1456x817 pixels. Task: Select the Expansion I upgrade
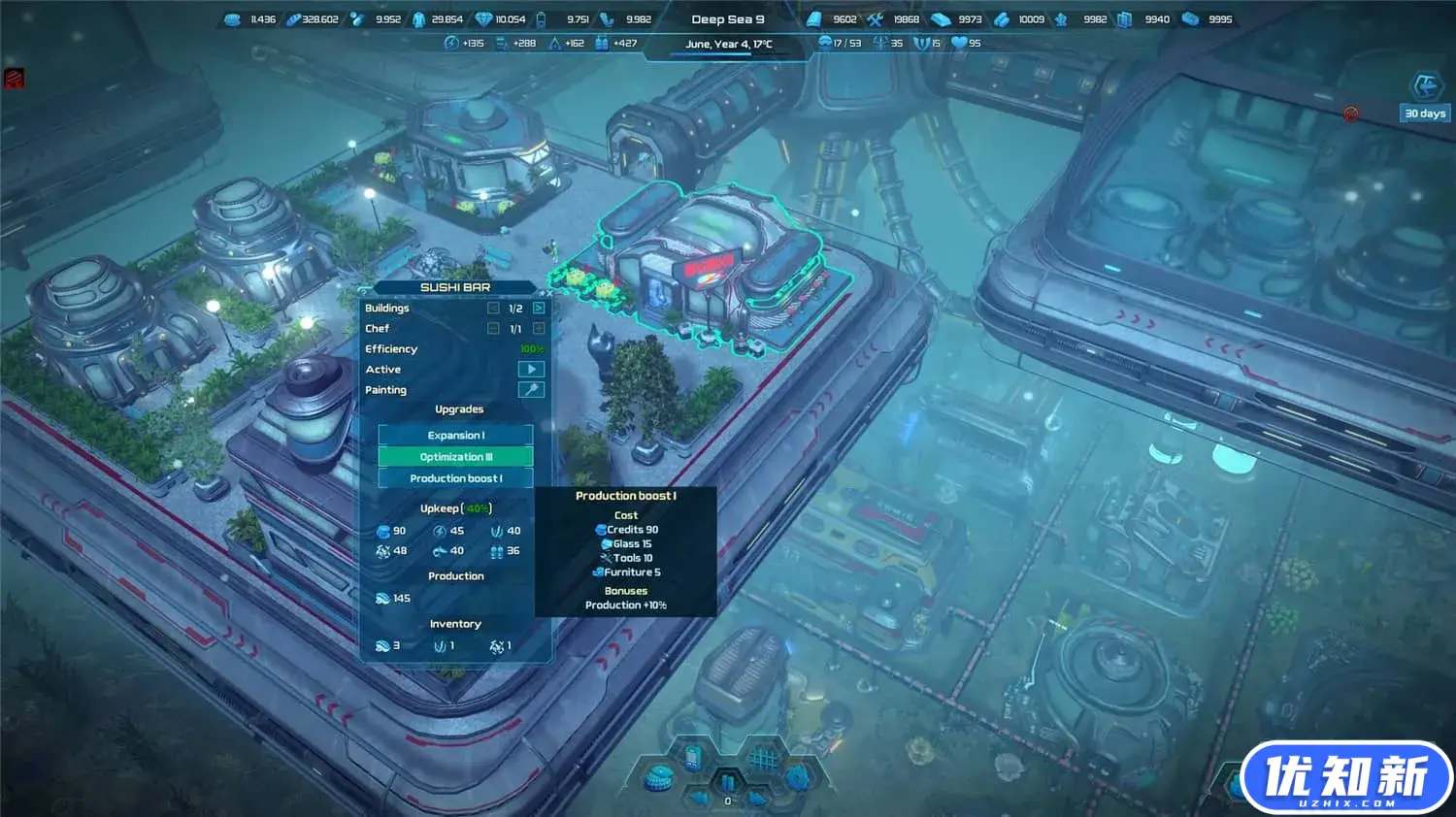[x=455, y=435]
